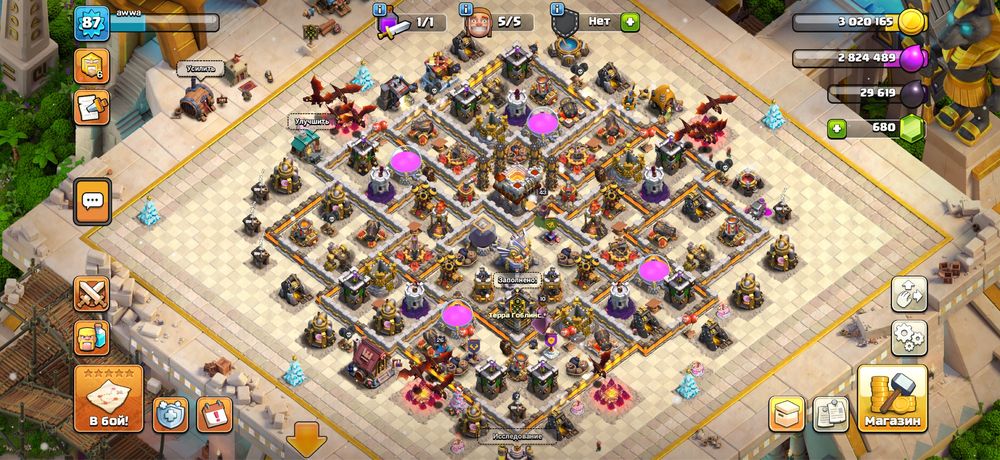Add gems with the green plus button
The width and height of the screenshot is (1000, 460).
[839, 129]
